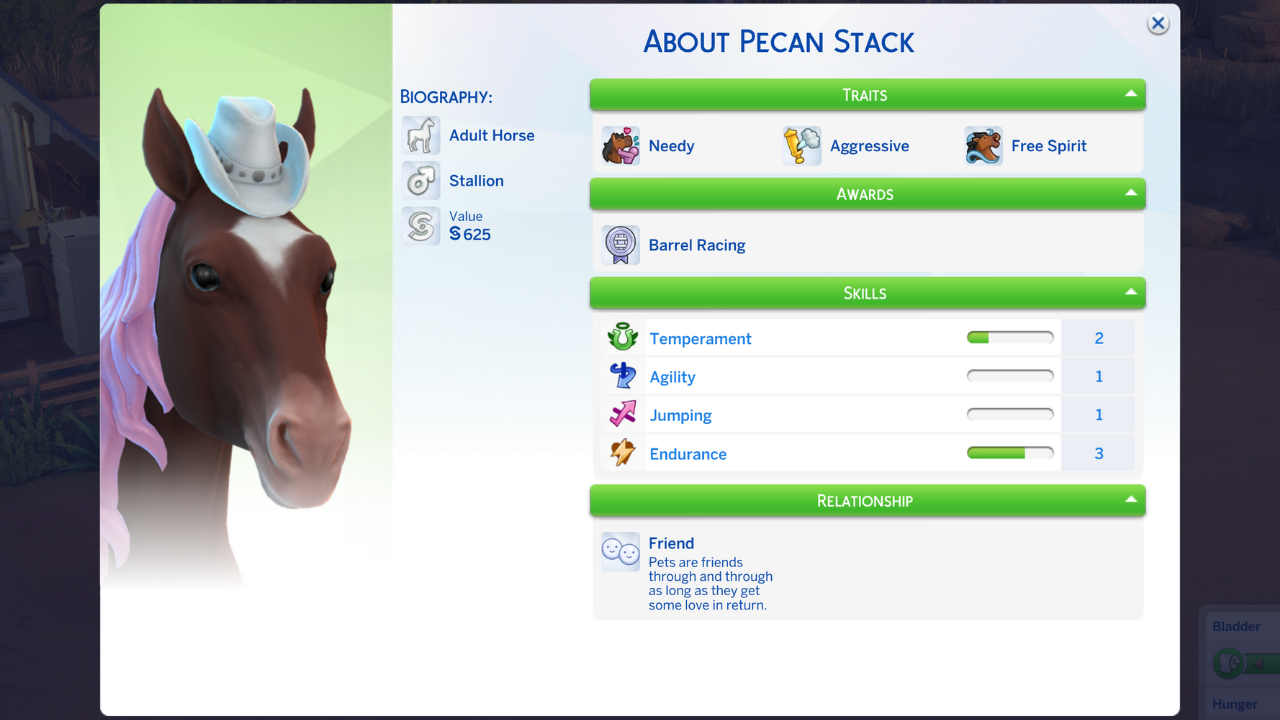Image resolution: width=1280 pixels, height=720 pixels.
Task: Click the Endurance skill progress bar
Action: 1010,452
